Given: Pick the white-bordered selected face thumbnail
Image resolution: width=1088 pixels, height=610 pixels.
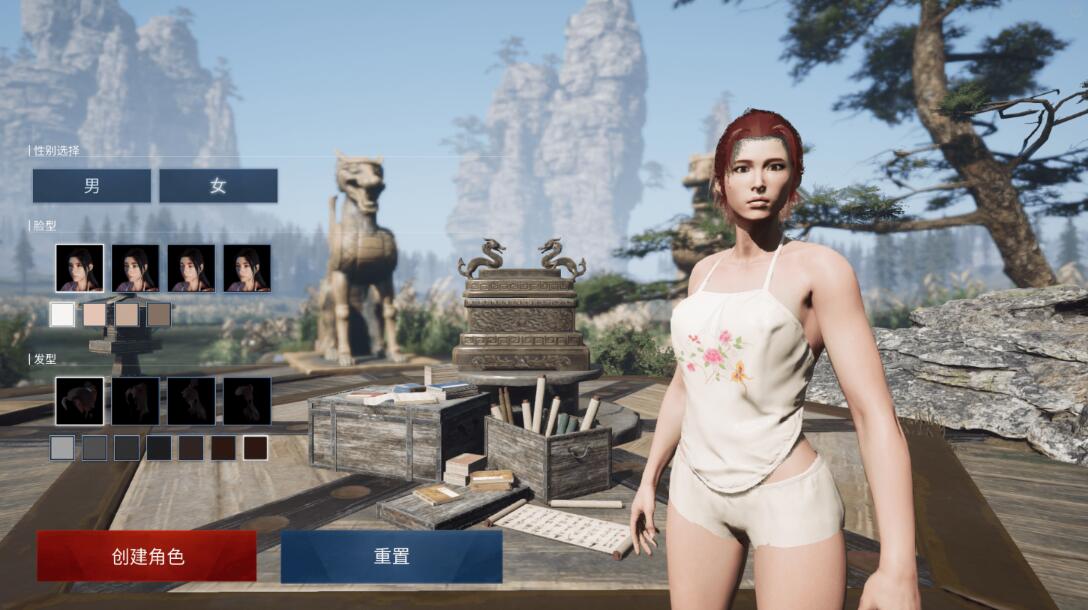Looking at the screenshot, I should tap(79, 268).
